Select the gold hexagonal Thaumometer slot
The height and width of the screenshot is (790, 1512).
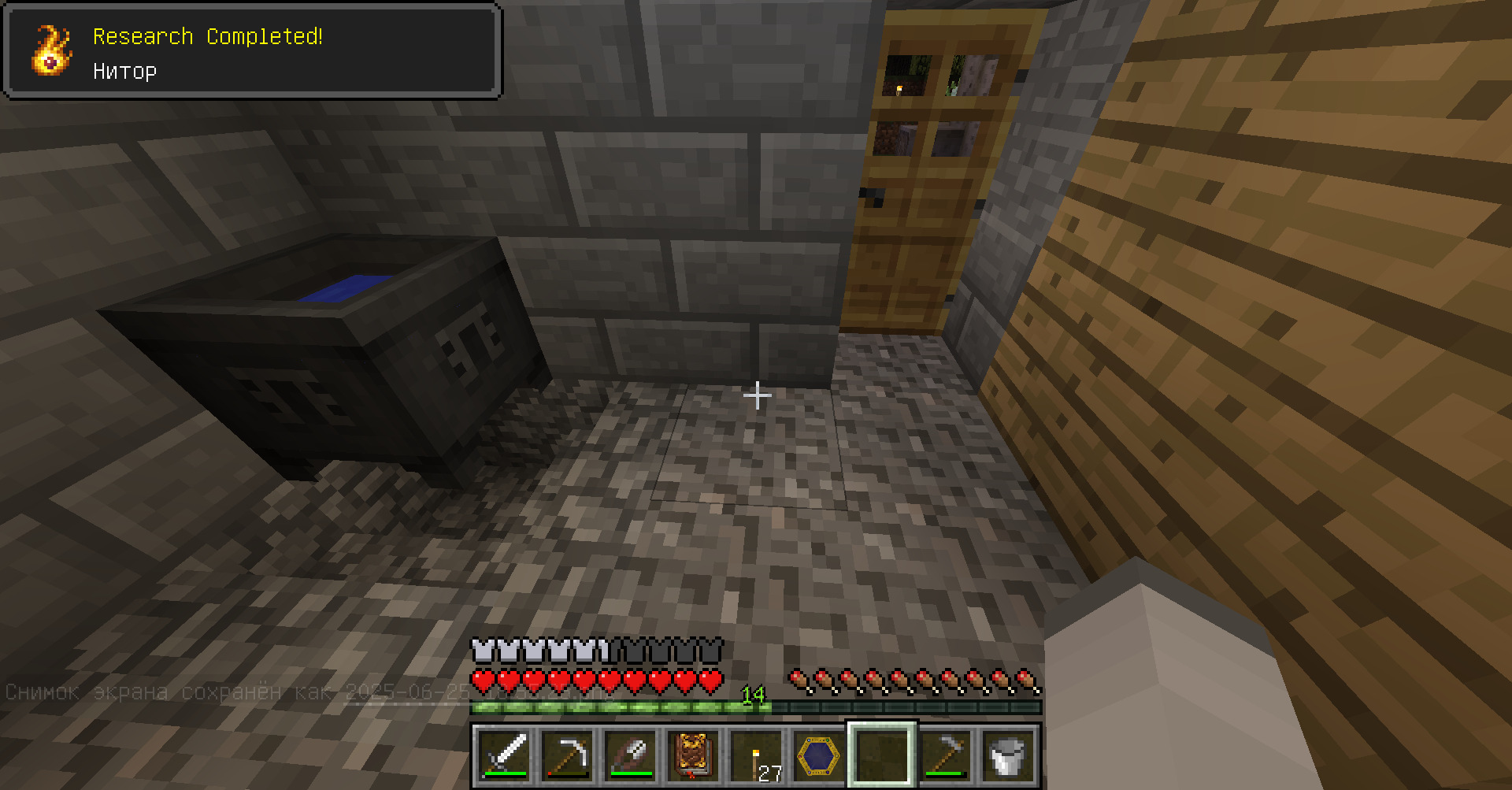coord(819,755)
